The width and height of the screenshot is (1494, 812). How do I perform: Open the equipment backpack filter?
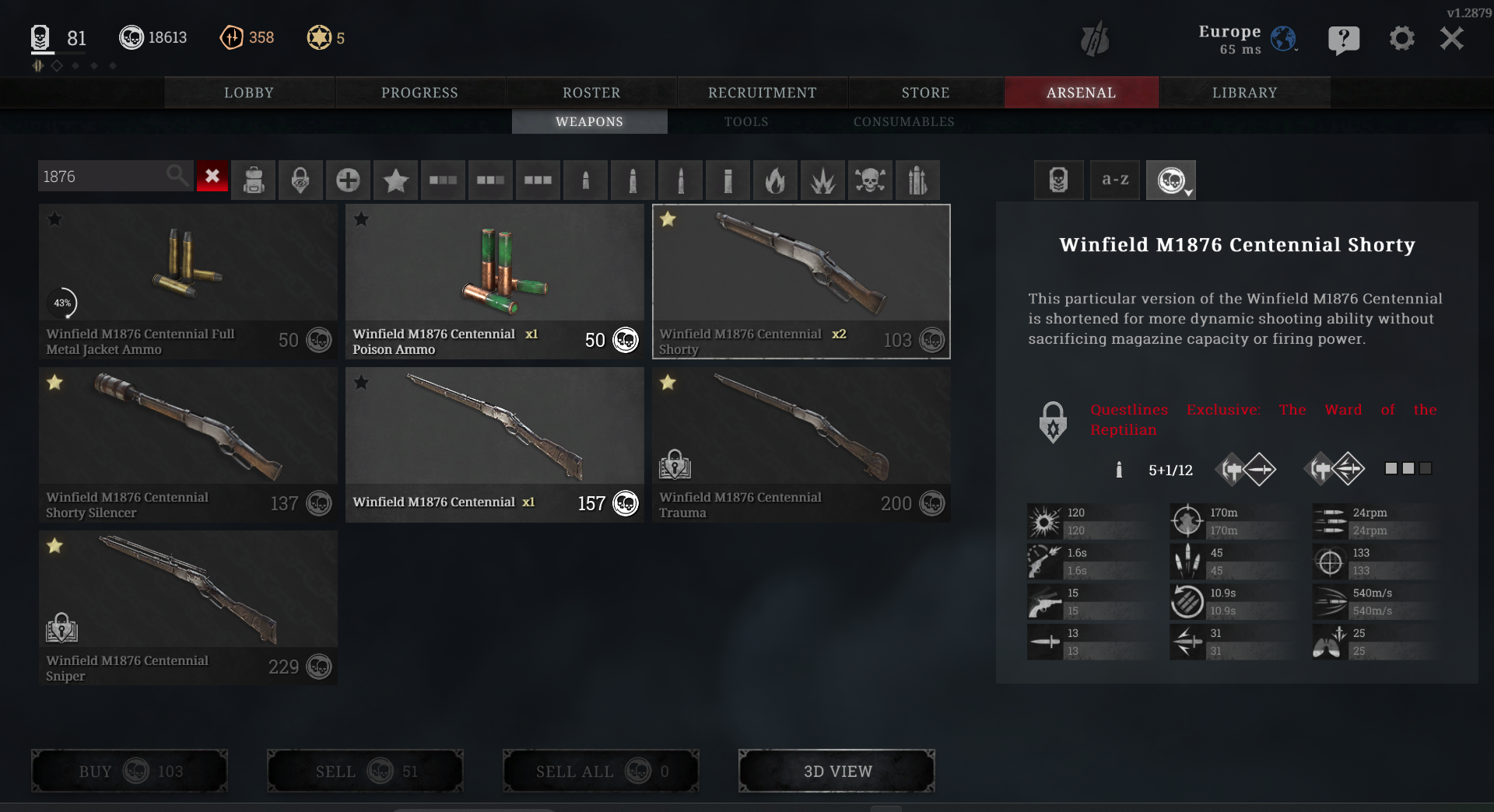click(x=254, y=180)
